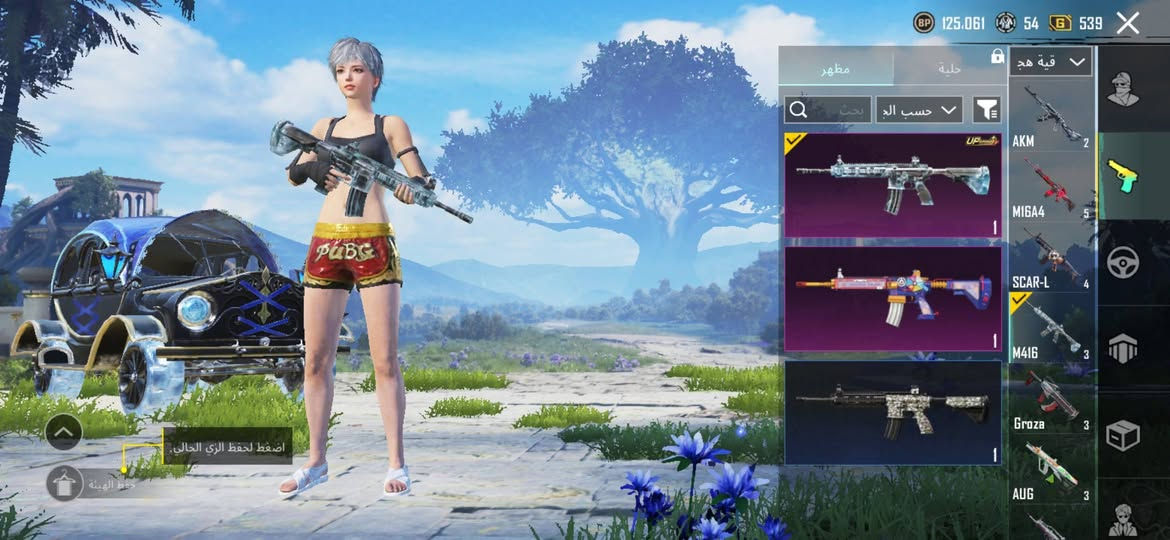Pick the black and silver M416 skin
The image size is (1170, 540).
(893, 412)
